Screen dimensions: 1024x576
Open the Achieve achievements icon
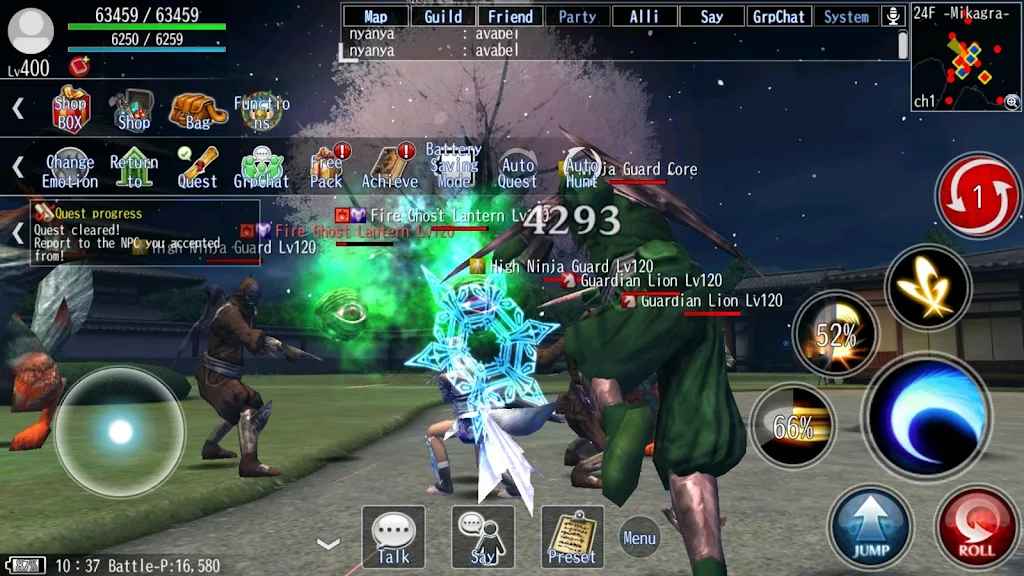coord(390,167)
